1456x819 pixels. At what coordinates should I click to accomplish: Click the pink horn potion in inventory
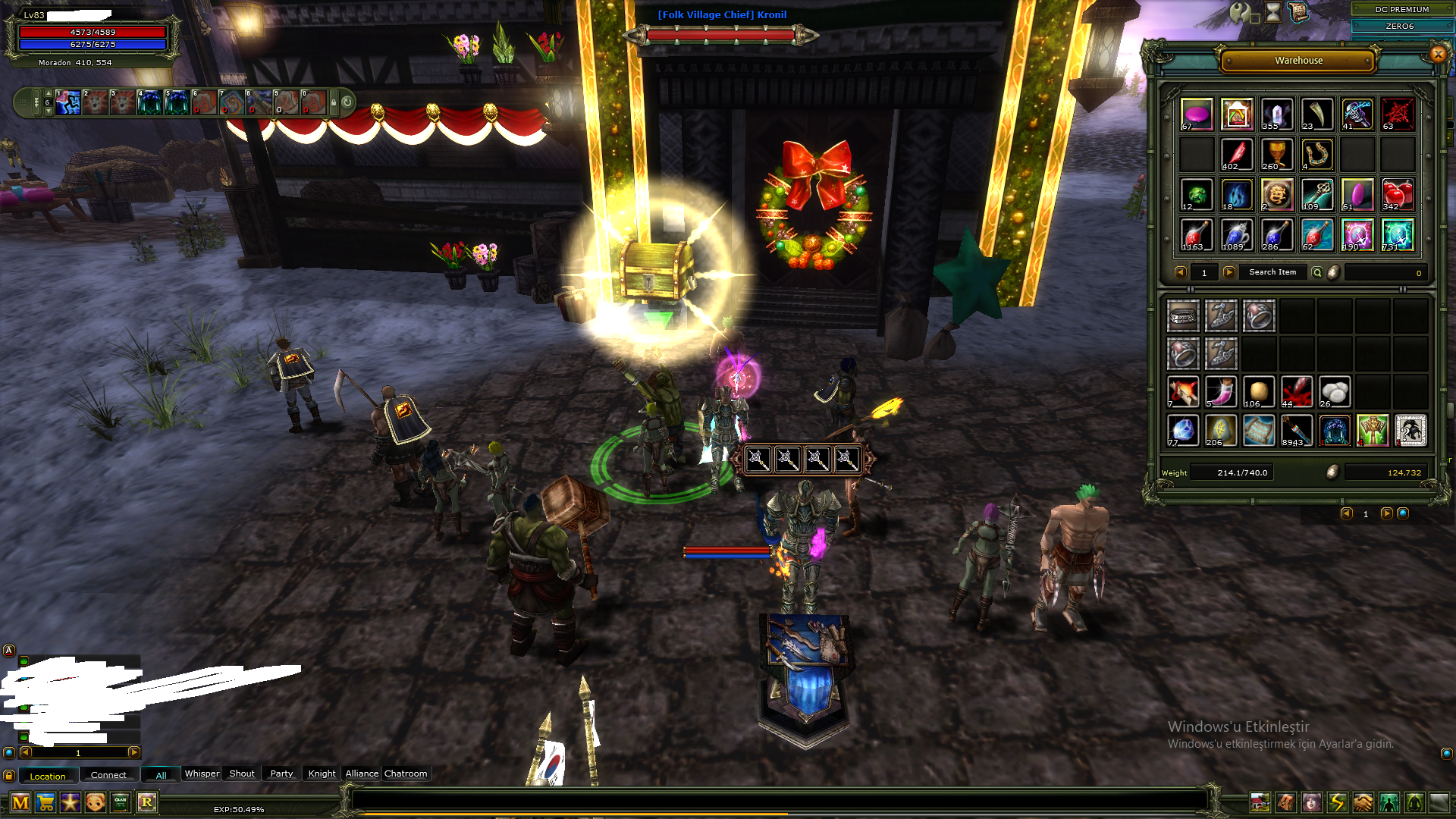(1221, 392)
